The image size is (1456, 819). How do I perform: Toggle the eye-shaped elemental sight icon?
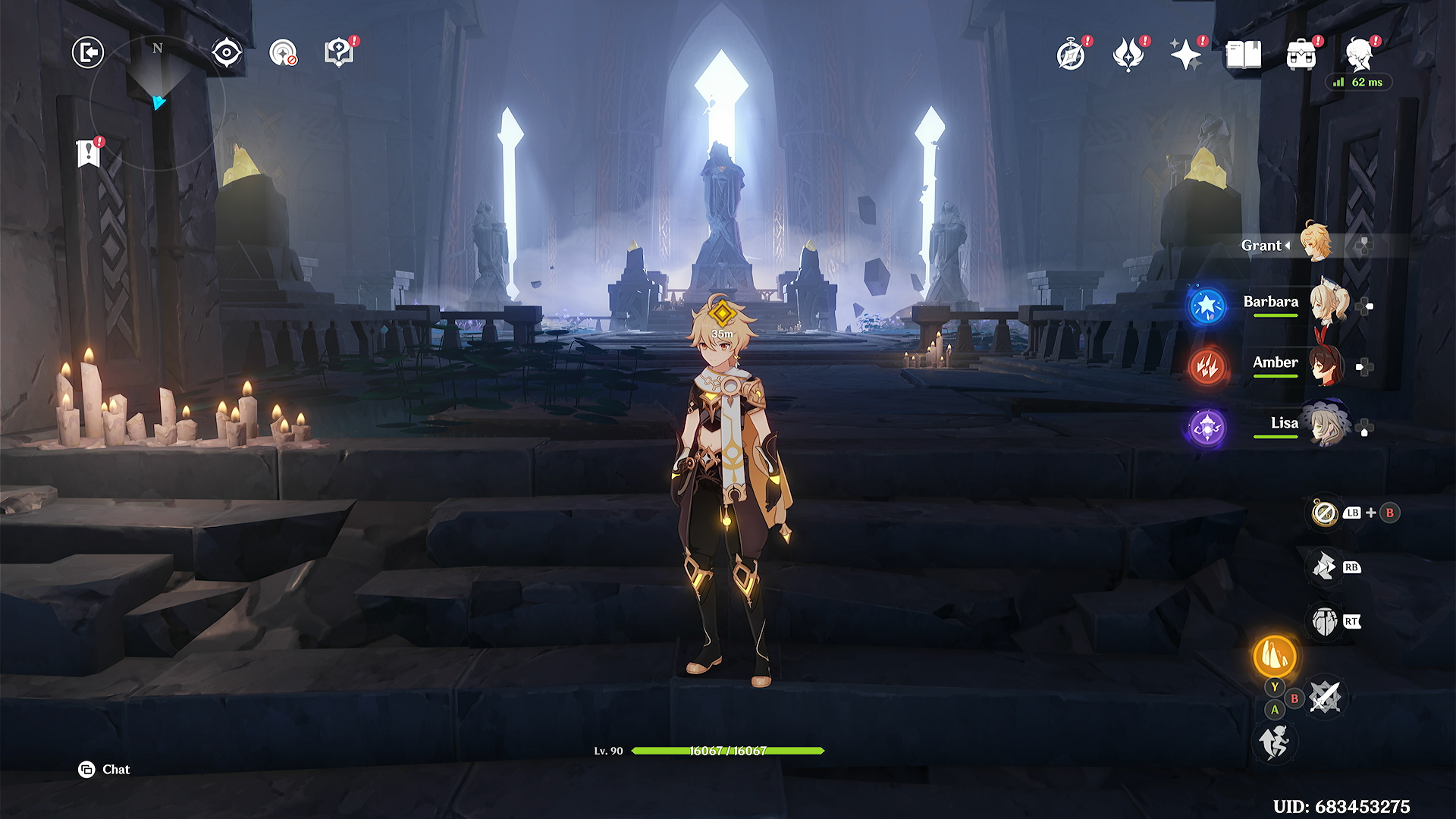[226, 53]
